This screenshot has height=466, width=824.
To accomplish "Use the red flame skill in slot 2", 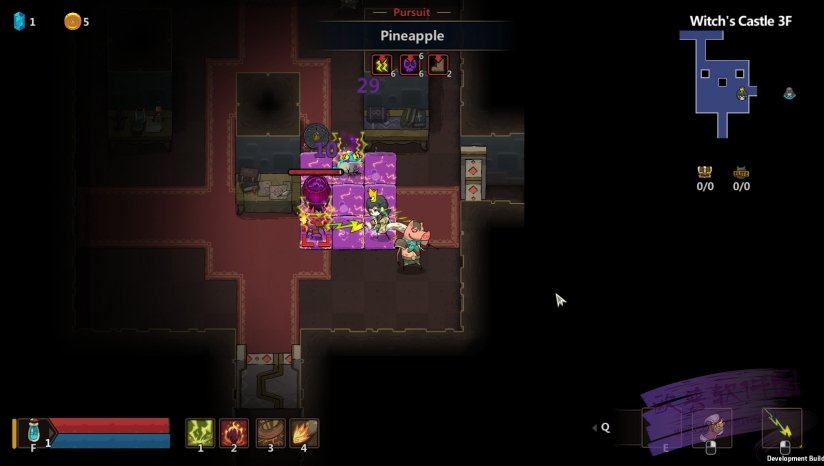I will (234, 432).
